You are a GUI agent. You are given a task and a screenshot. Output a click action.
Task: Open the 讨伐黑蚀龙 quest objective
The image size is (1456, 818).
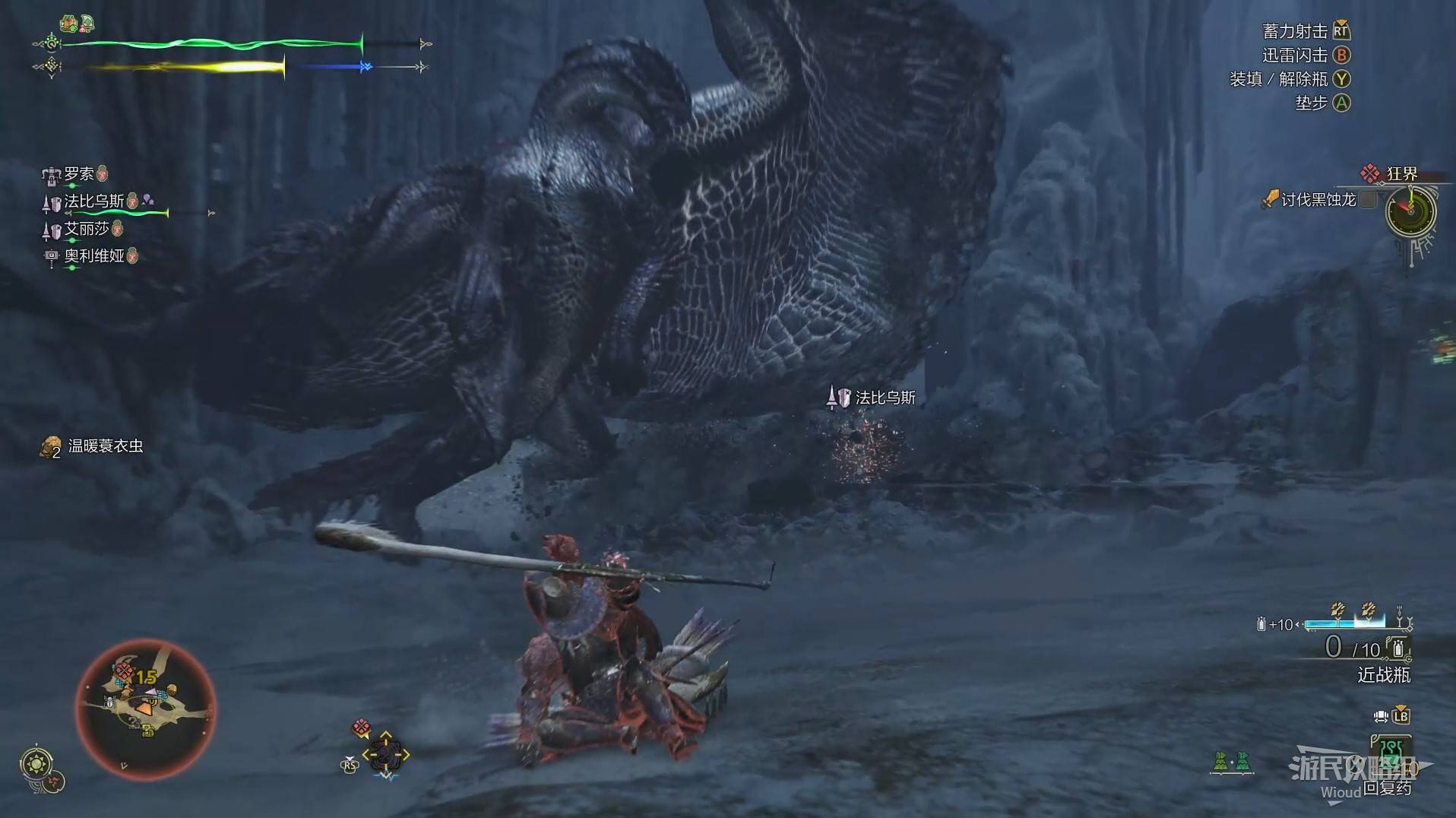[1317, 200]
